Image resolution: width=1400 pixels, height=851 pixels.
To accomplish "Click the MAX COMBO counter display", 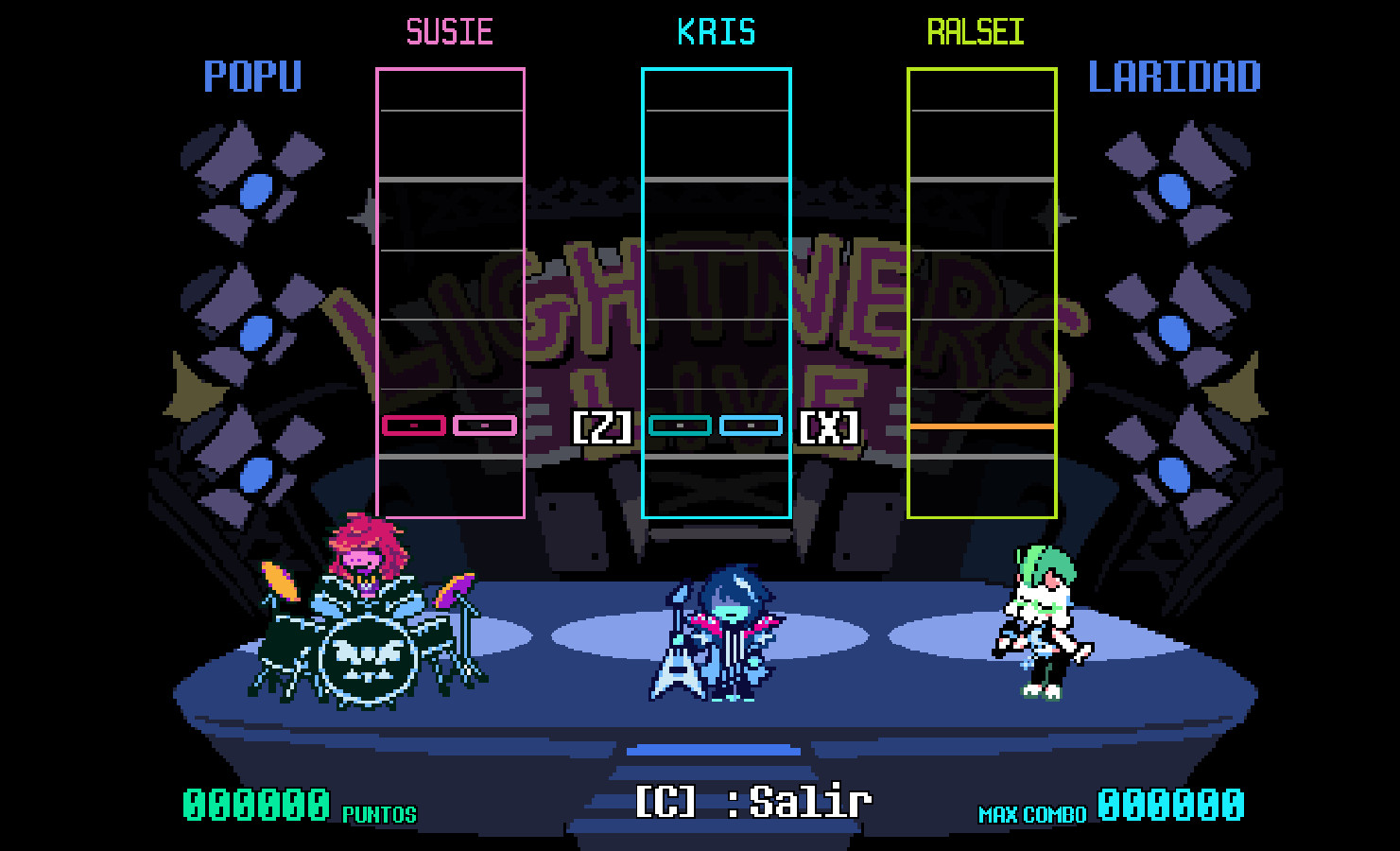I will [x=1115, y=806].
